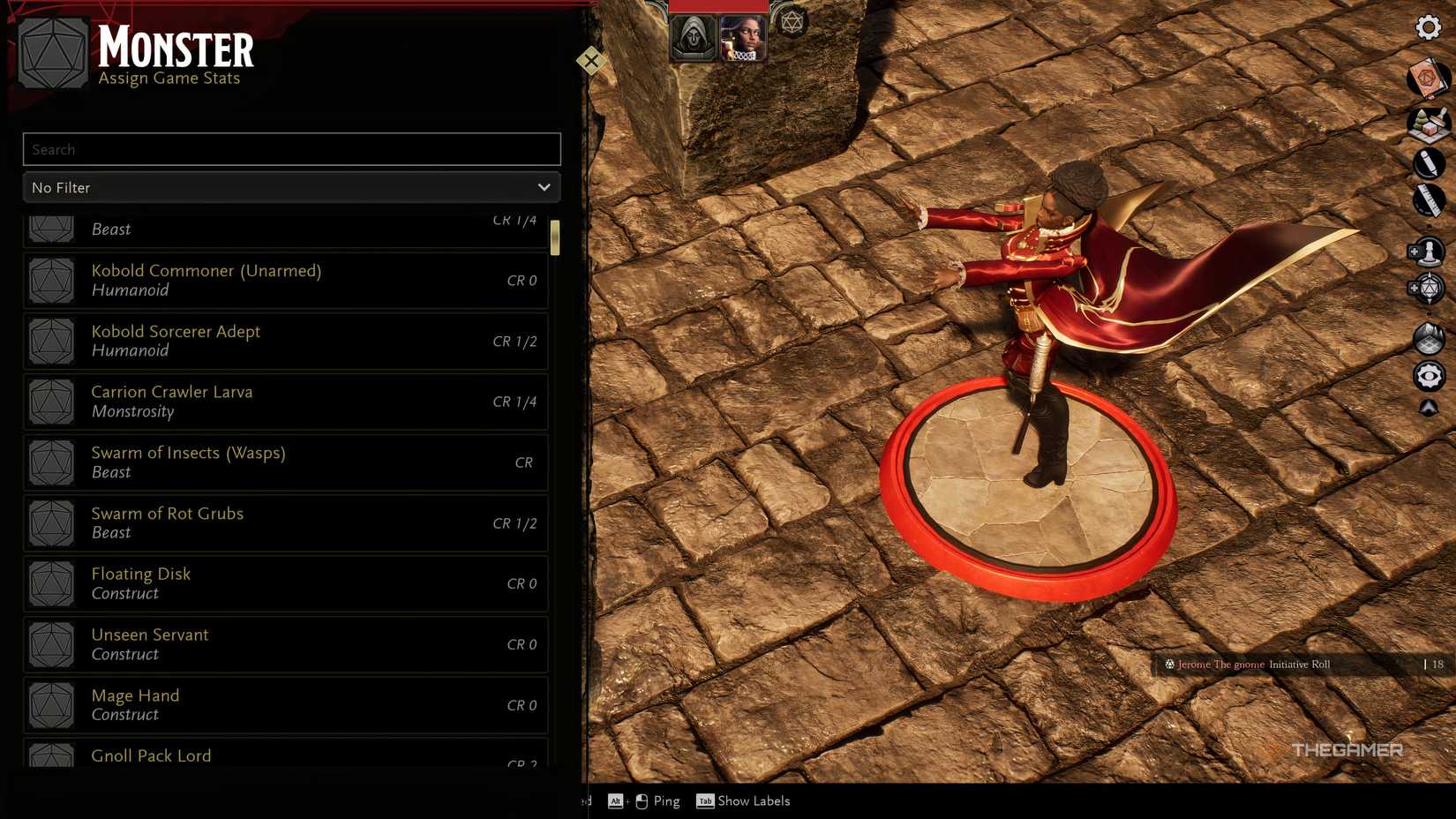Select Jerome's character portrait

click(742, 37)
